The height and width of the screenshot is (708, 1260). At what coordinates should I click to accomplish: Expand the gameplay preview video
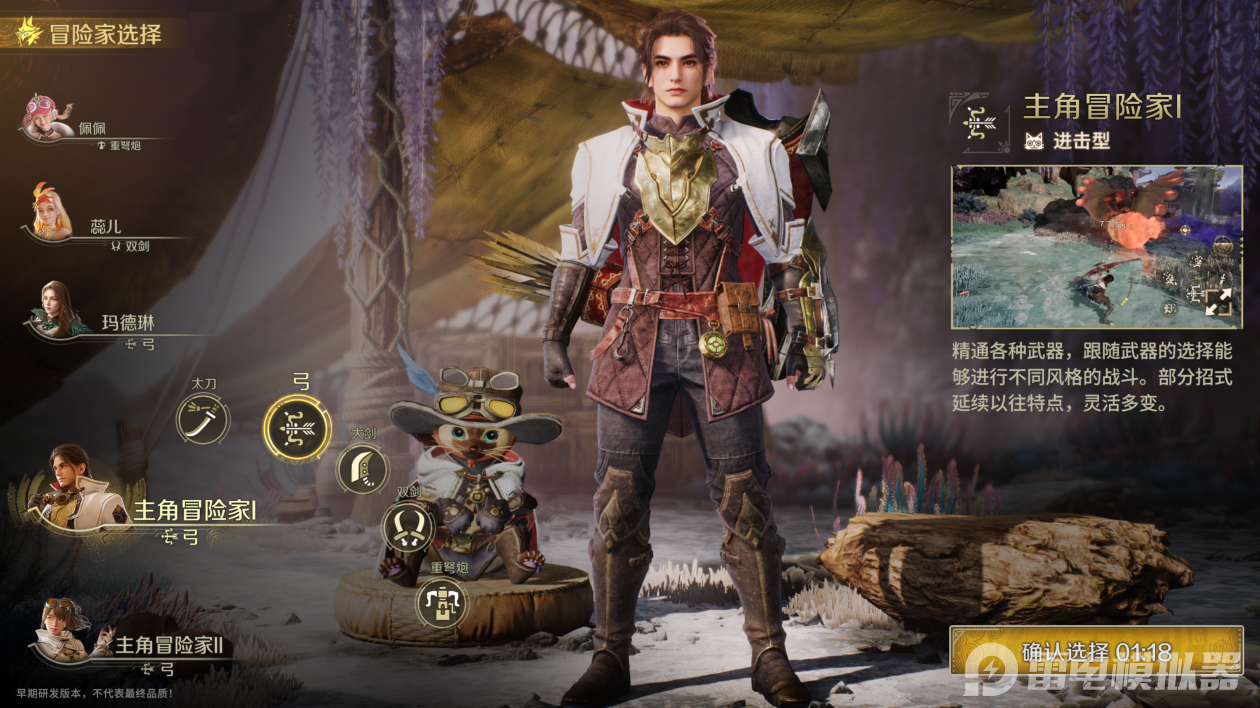click(1218, 302)
